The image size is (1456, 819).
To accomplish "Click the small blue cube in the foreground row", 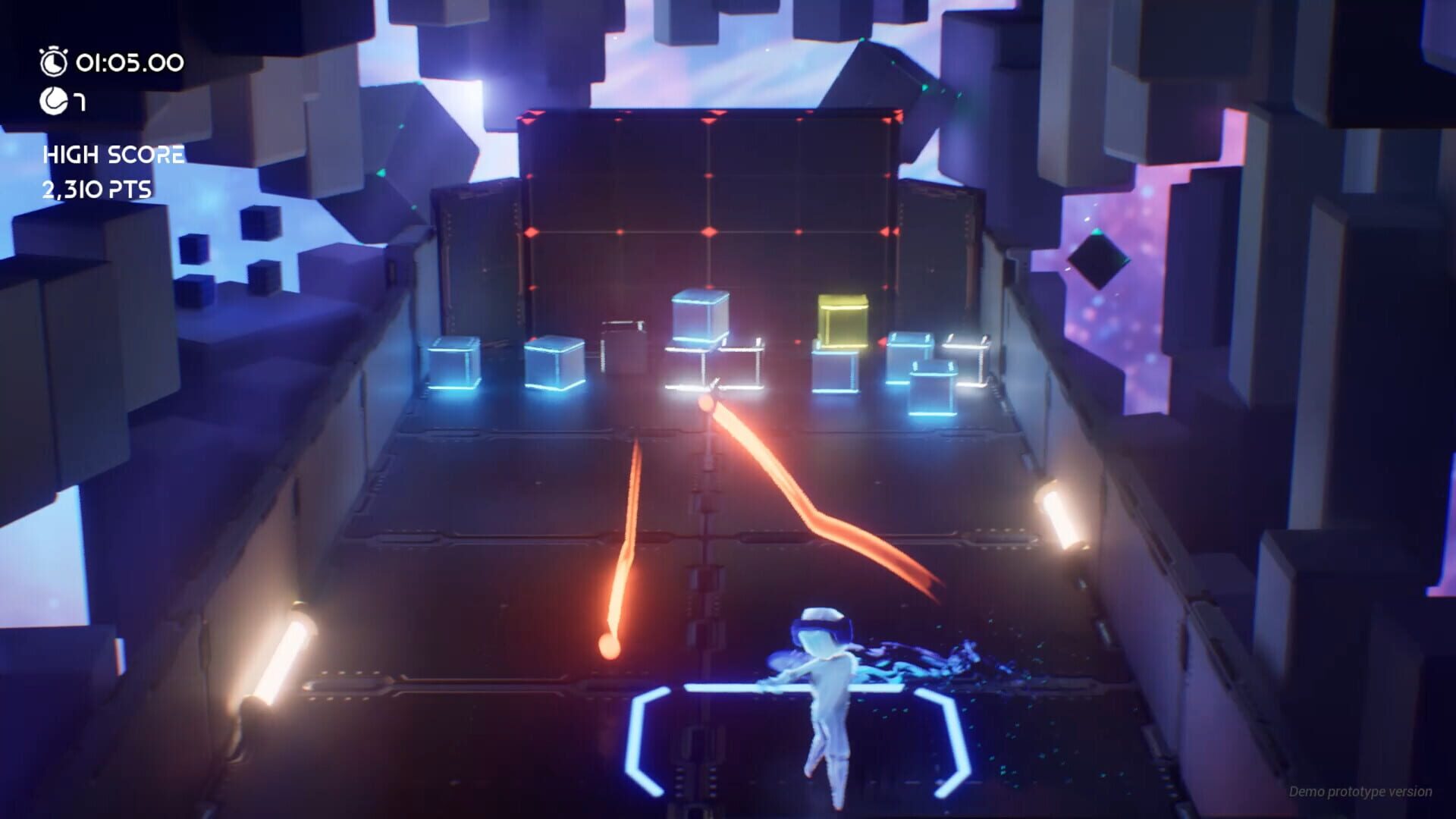I will [x=934, y=389].
